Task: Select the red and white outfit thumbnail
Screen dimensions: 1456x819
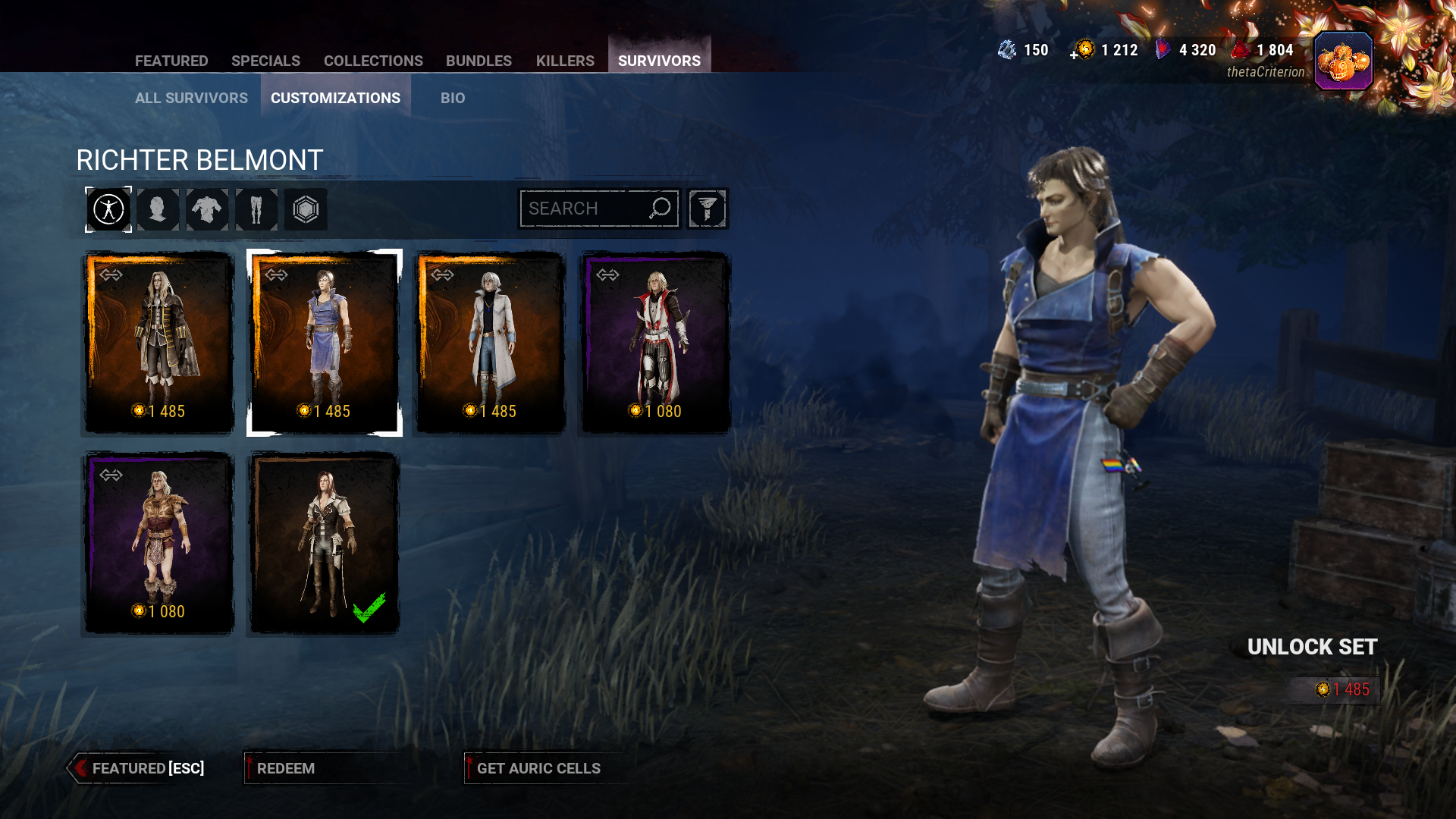Action: coord(655,343)
